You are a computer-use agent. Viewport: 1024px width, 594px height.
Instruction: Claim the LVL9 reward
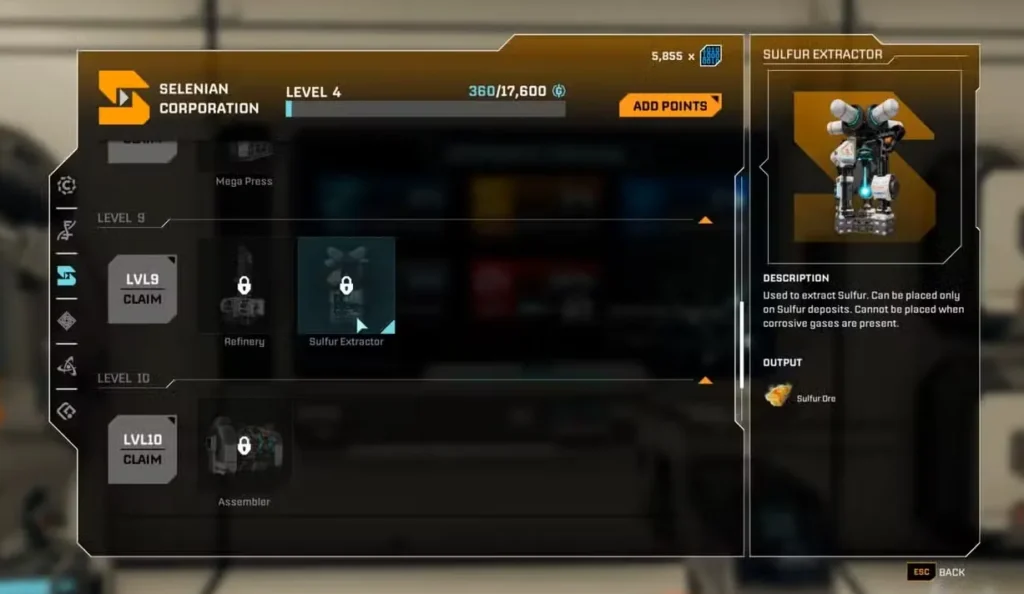142,289
